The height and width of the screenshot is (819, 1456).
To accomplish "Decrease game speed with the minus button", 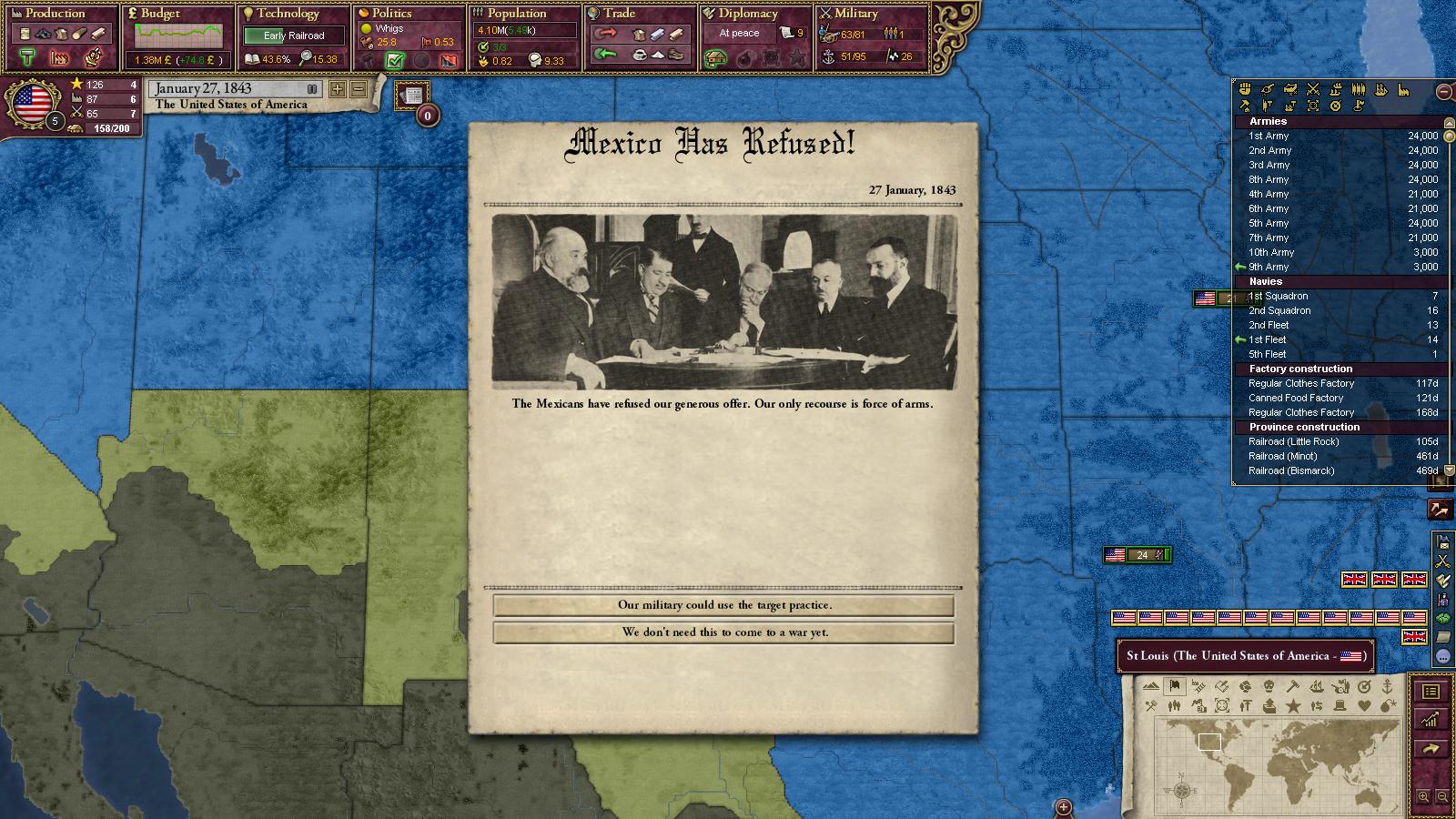I will 359,89.
